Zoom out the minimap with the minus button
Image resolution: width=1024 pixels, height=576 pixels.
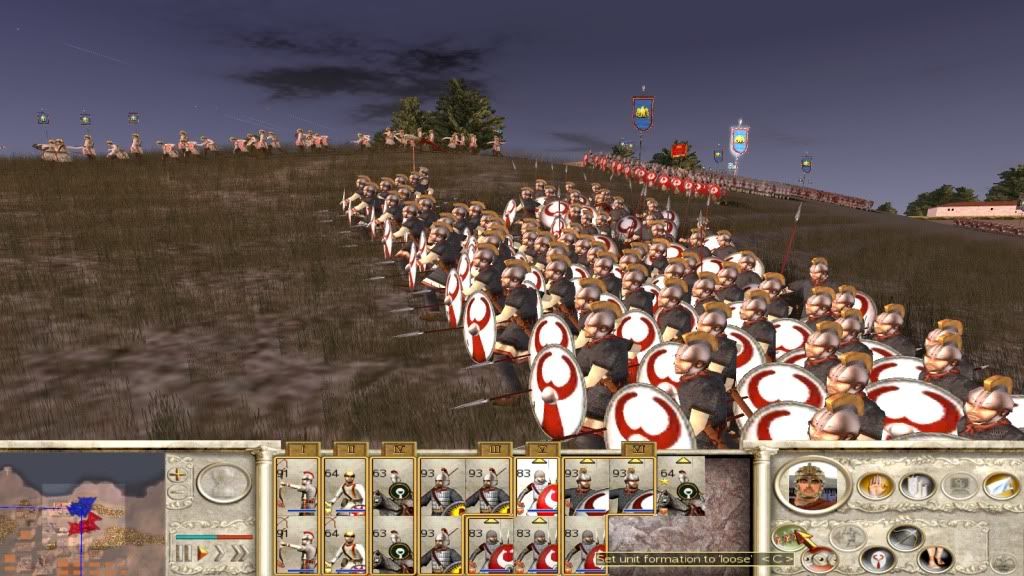click(178, 492)
